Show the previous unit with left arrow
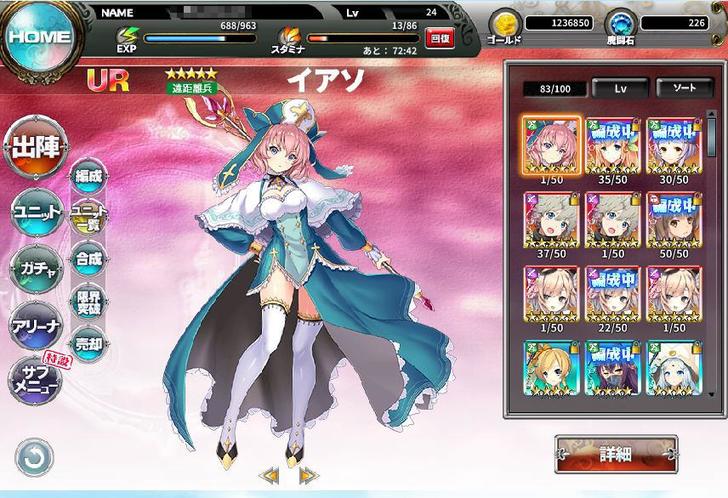The image size is (728, 498). point(269,476)
